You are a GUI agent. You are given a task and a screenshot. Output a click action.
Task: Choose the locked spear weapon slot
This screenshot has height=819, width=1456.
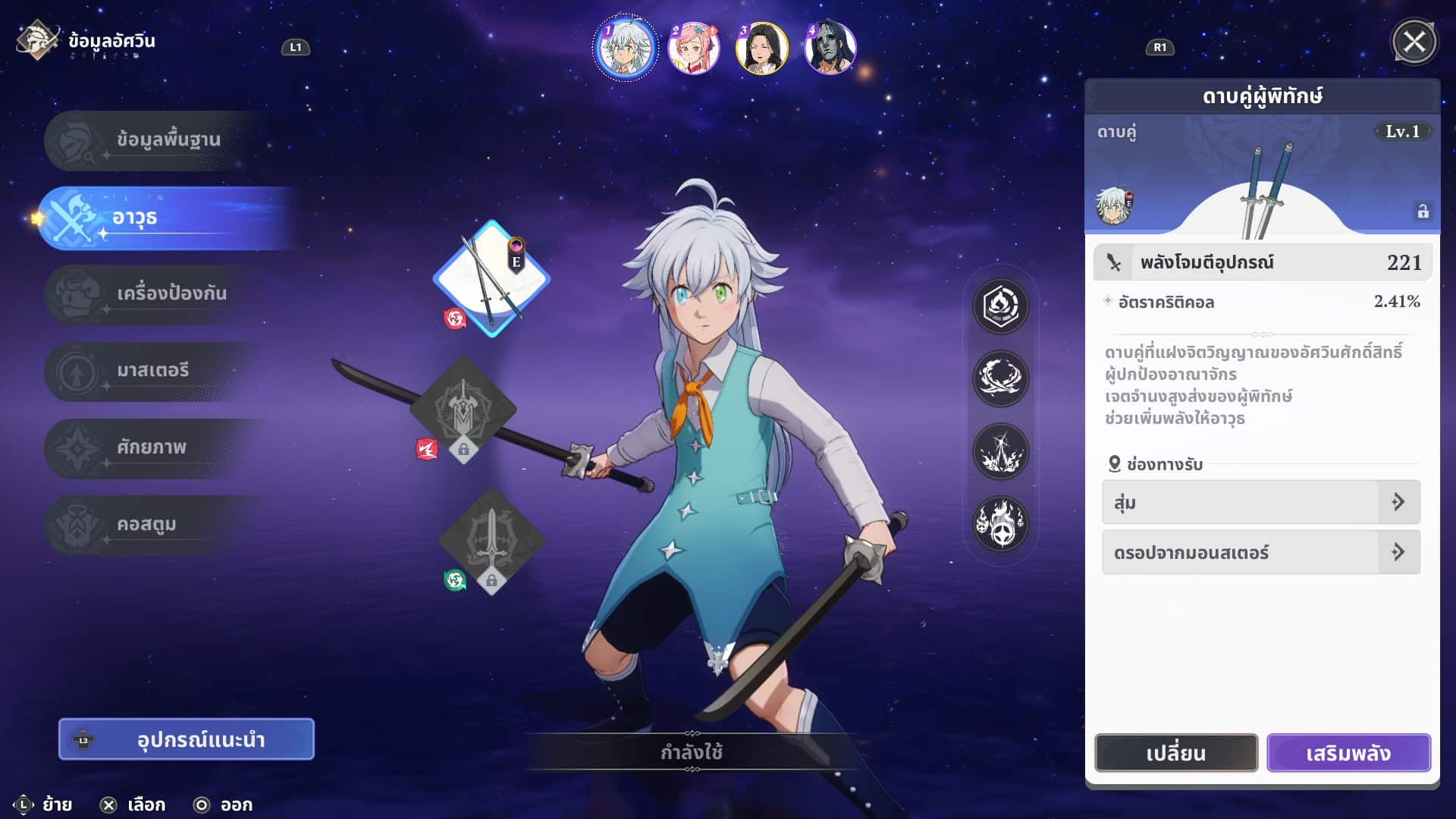click(x=463, y=410)
